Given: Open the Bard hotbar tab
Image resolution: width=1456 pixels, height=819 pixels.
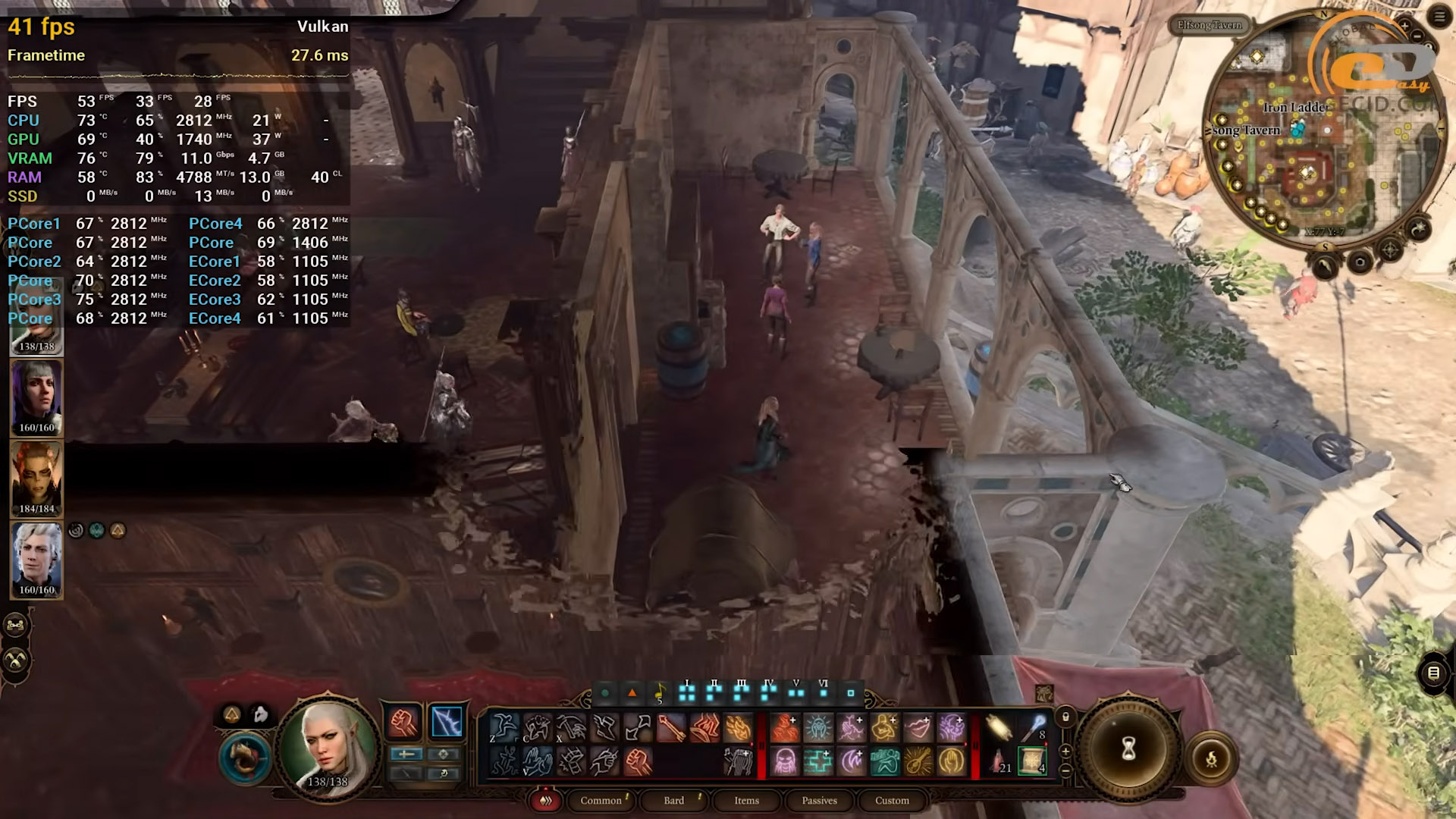Looking at the screenshot, I should [x=673, y=801].
